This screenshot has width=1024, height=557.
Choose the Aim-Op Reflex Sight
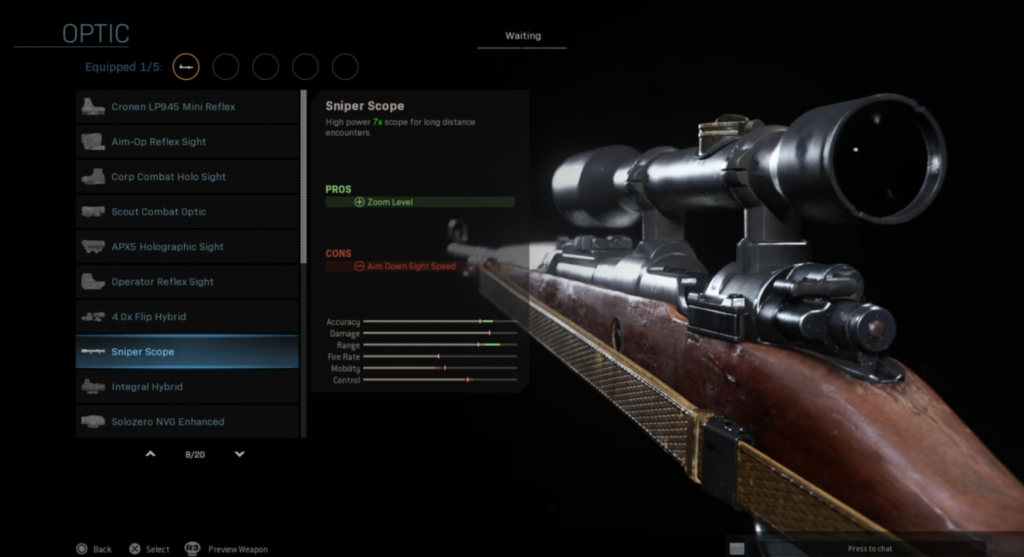tap(187, 142)
